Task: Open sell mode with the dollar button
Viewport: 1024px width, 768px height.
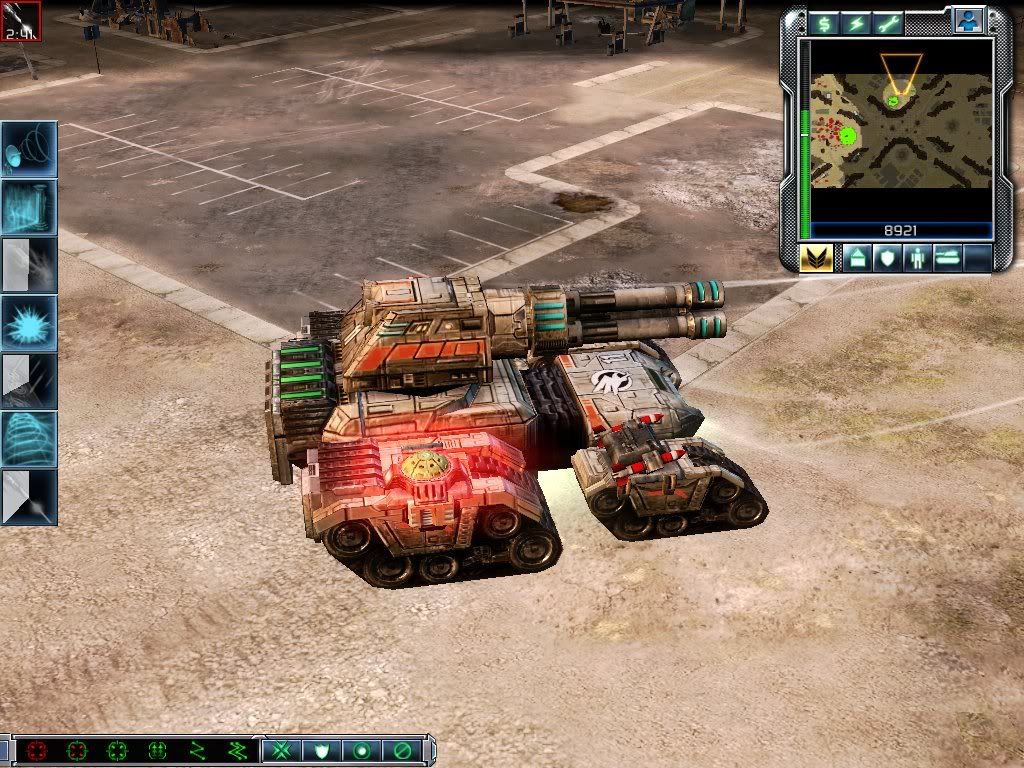Action: pos(824,23)
